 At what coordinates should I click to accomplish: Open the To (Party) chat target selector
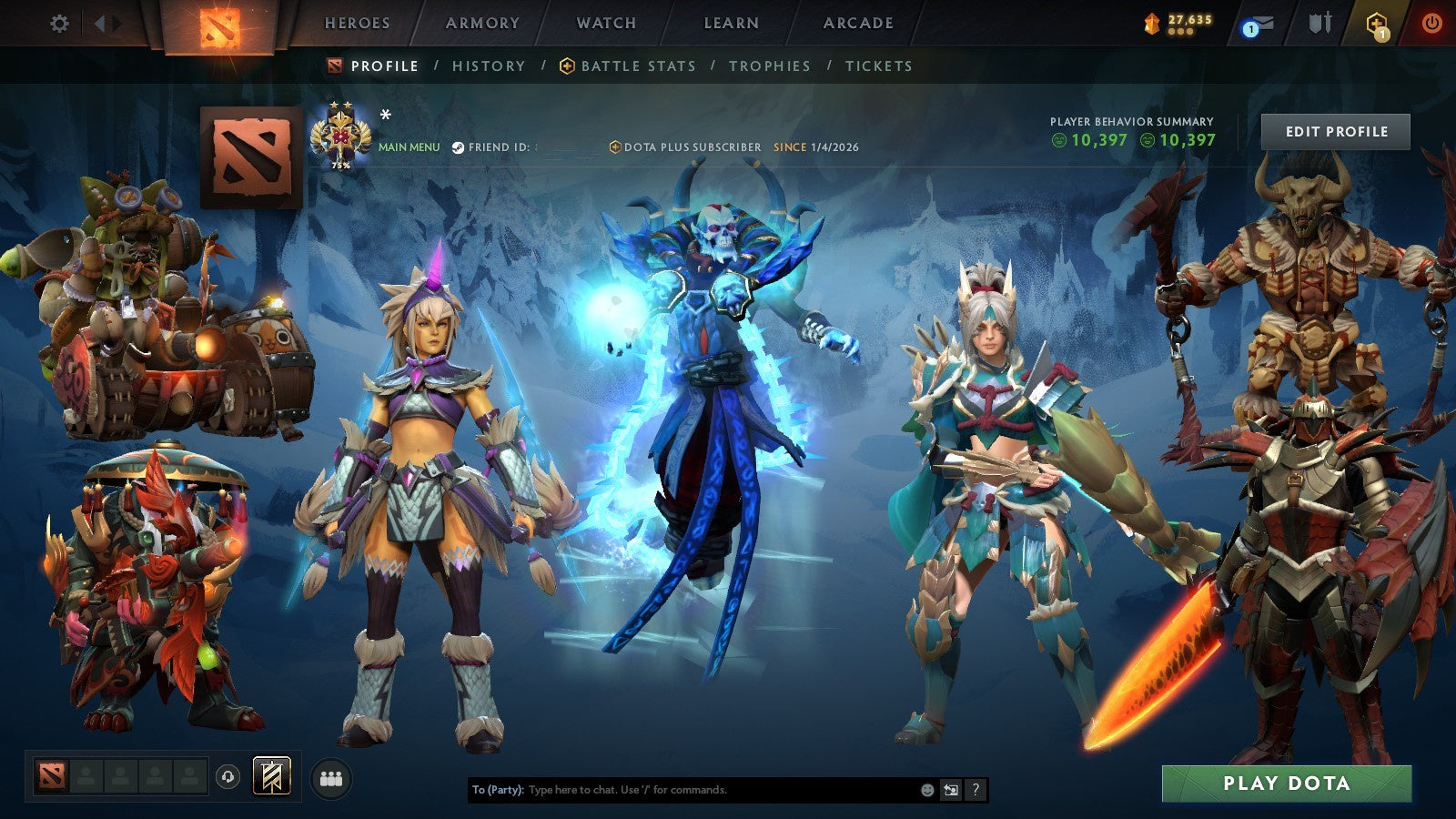click(496, 791)
